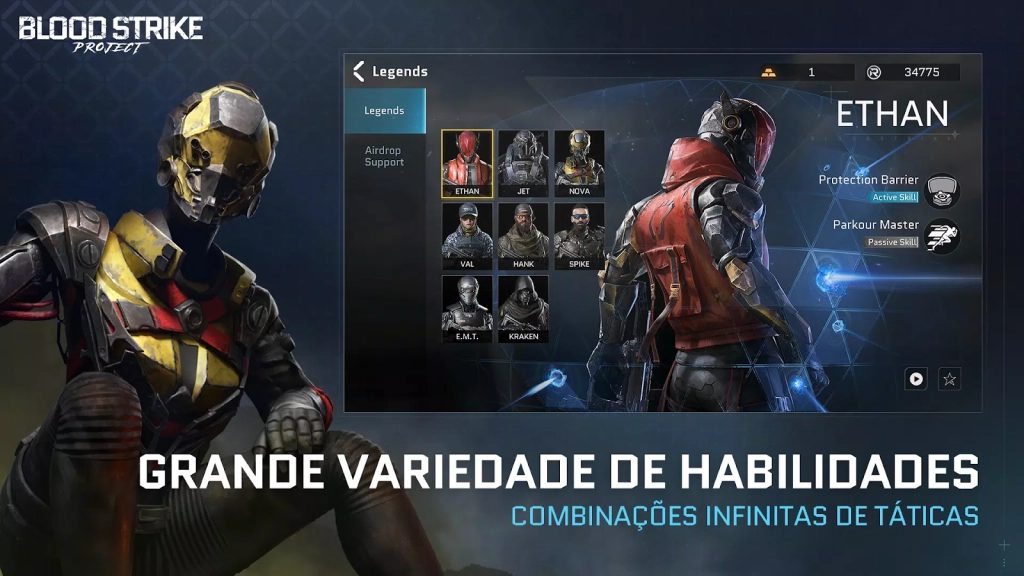Choose Hank from the legends grid
Screen dimensions: 1024x576
coord(523,236)
